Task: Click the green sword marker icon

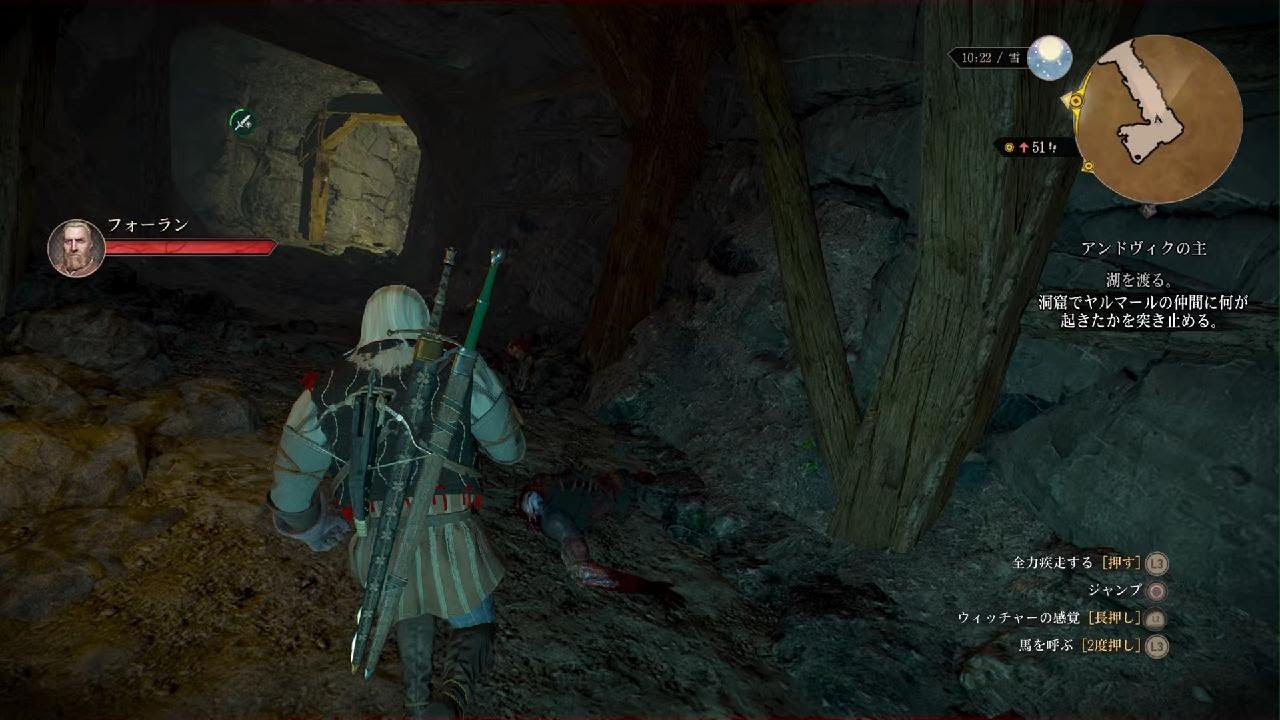Action: coord(241,122)
